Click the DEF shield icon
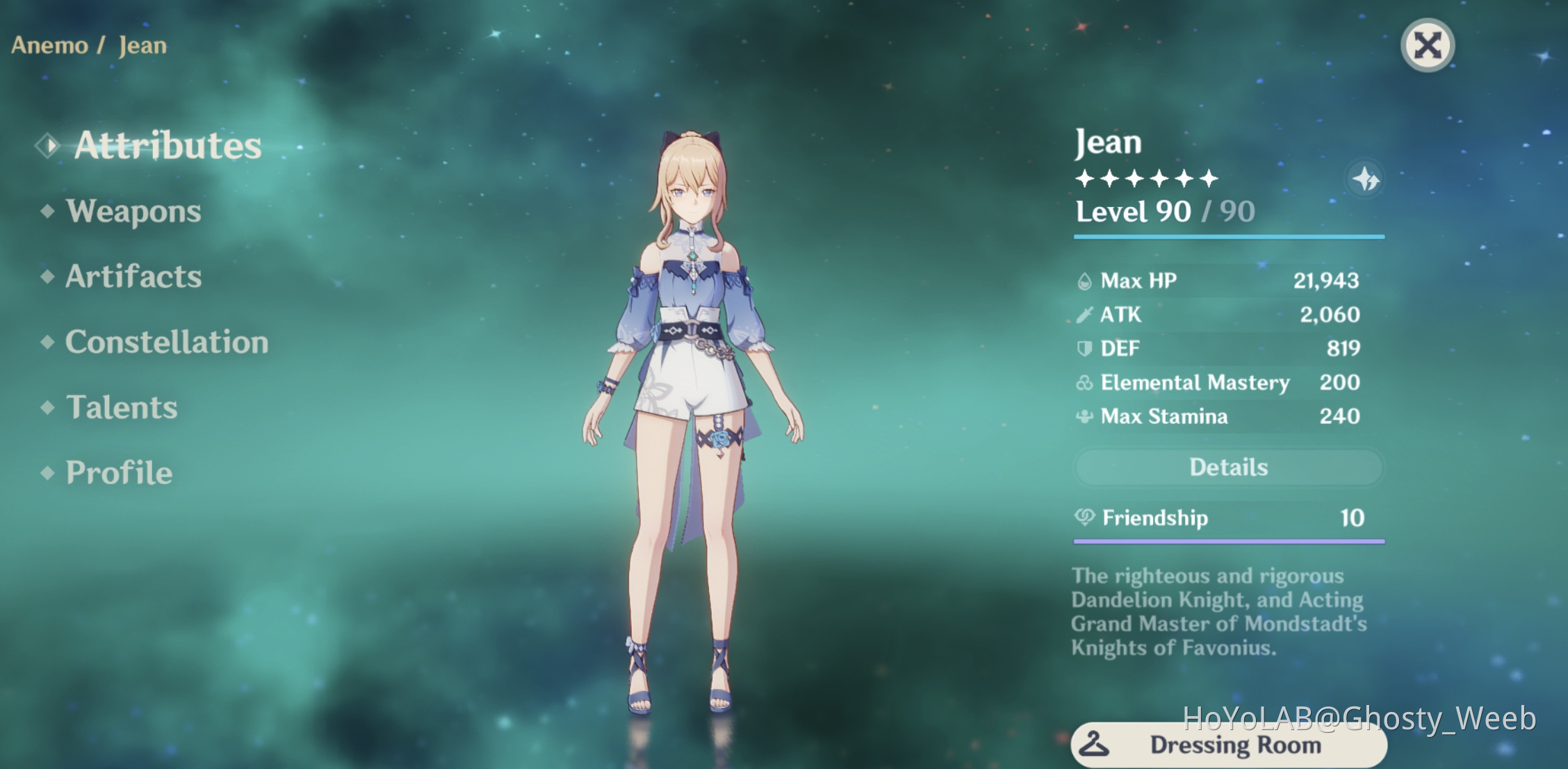Image resolution: width=1568 pixels, height=769 pixels. click(1086, 348)
